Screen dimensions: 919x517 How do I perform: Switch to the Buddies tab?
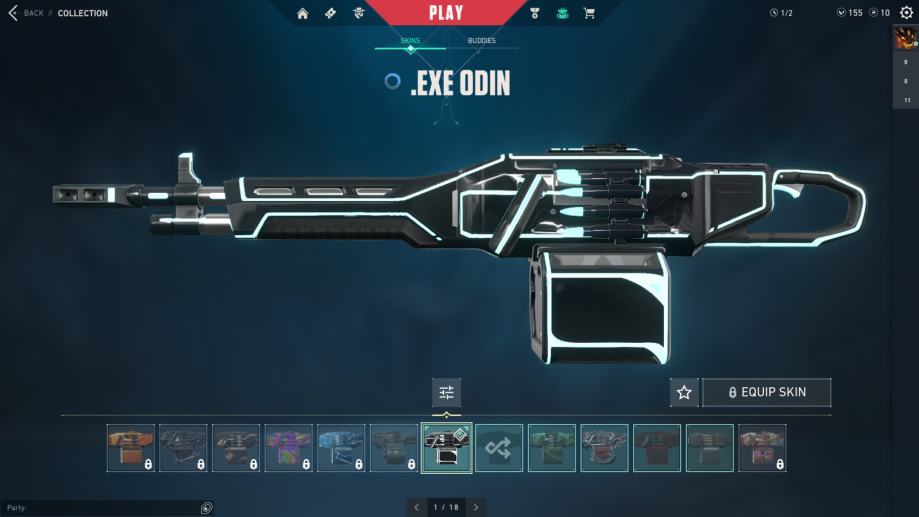481,41
